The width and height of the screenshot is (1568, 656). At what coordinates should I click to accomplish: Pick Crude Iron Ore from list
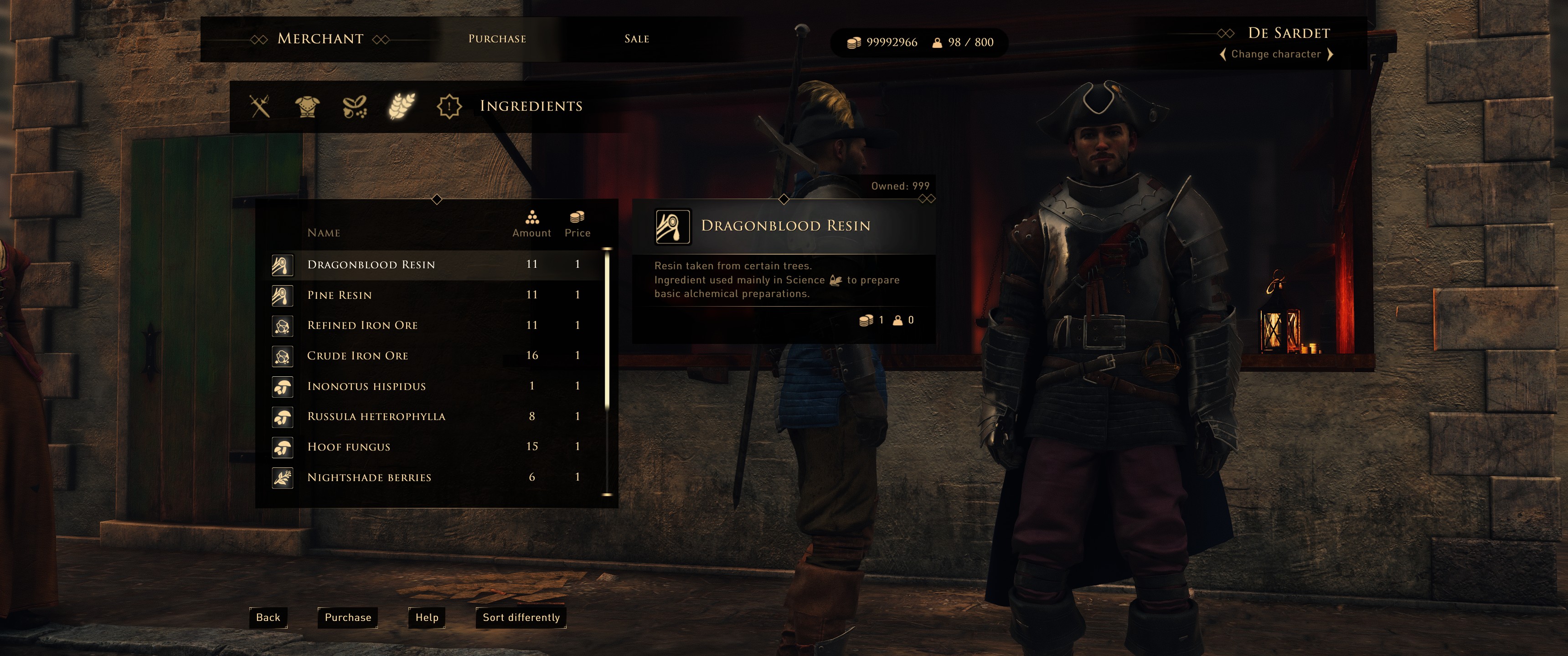tap(358, 356)
